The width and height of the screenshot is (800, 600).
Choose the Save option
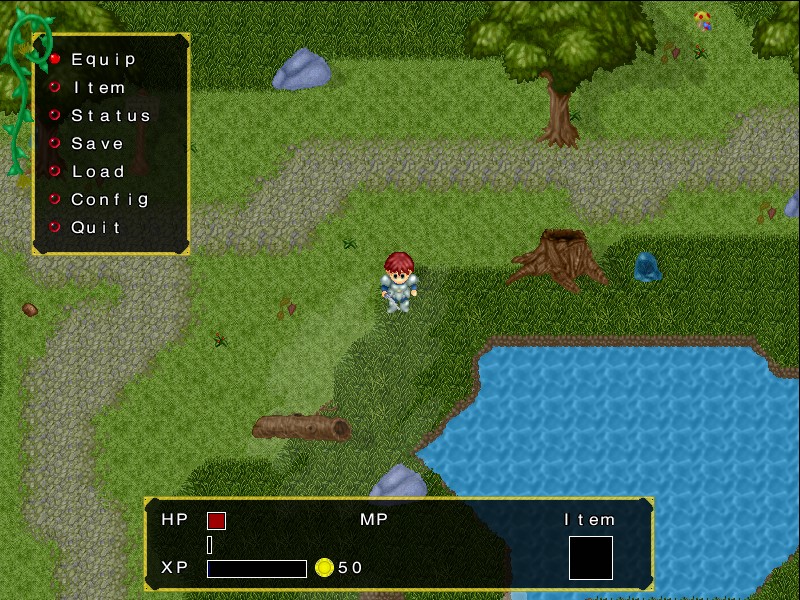pos(97,144)
